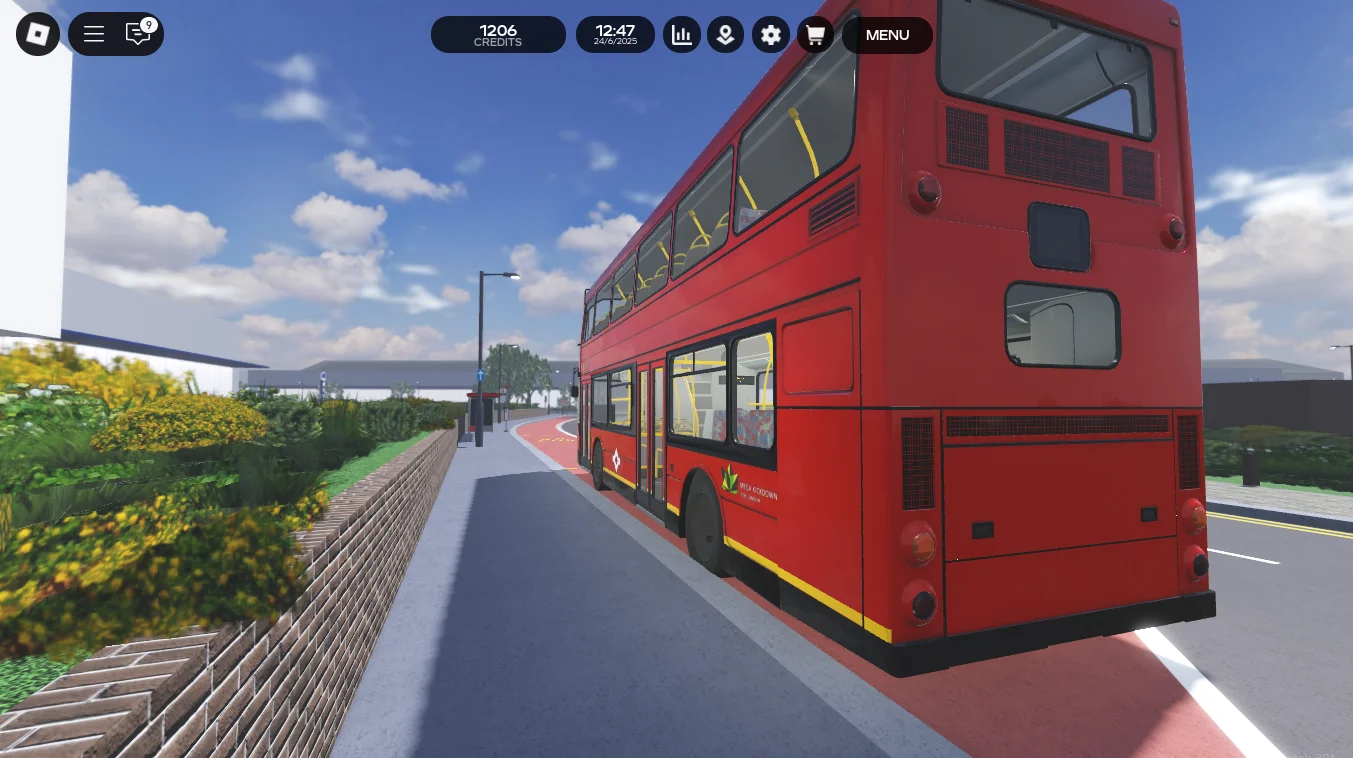Viewport: 1353px width, 758px height.
Task: Open the shopping cart store
Action: [815, 35]
